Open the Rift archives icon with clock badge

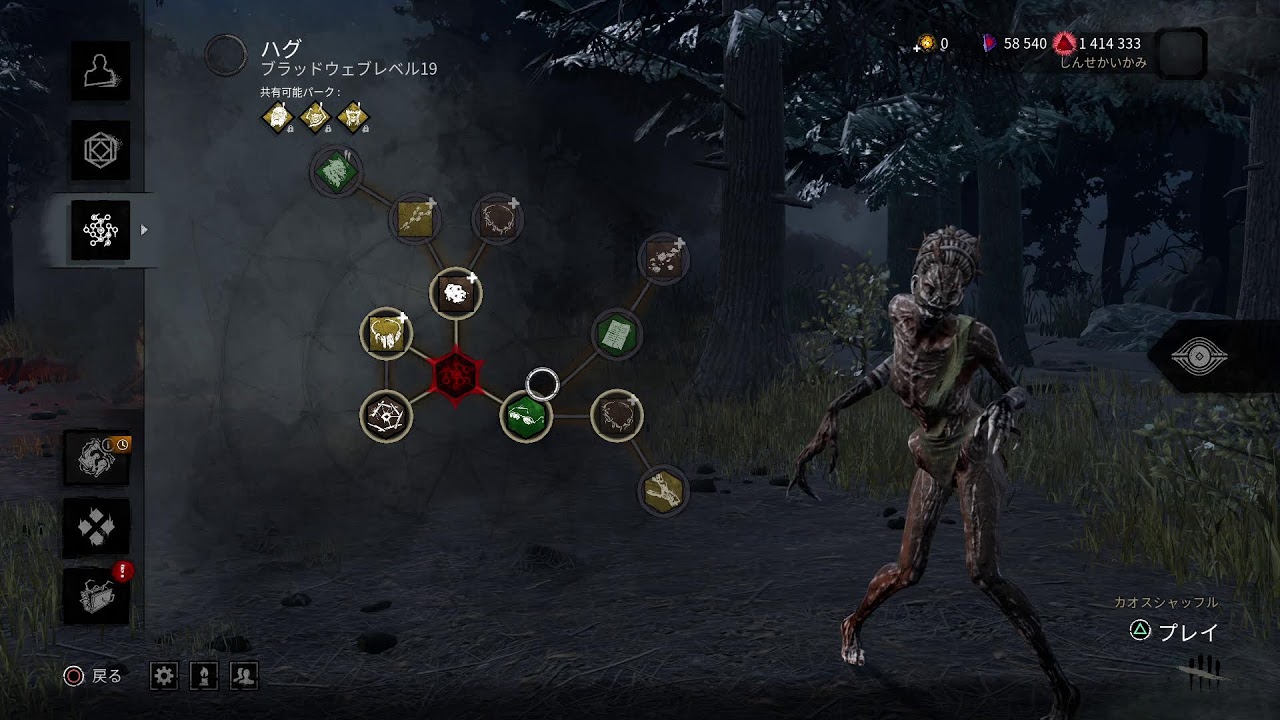tap(98, 458)
